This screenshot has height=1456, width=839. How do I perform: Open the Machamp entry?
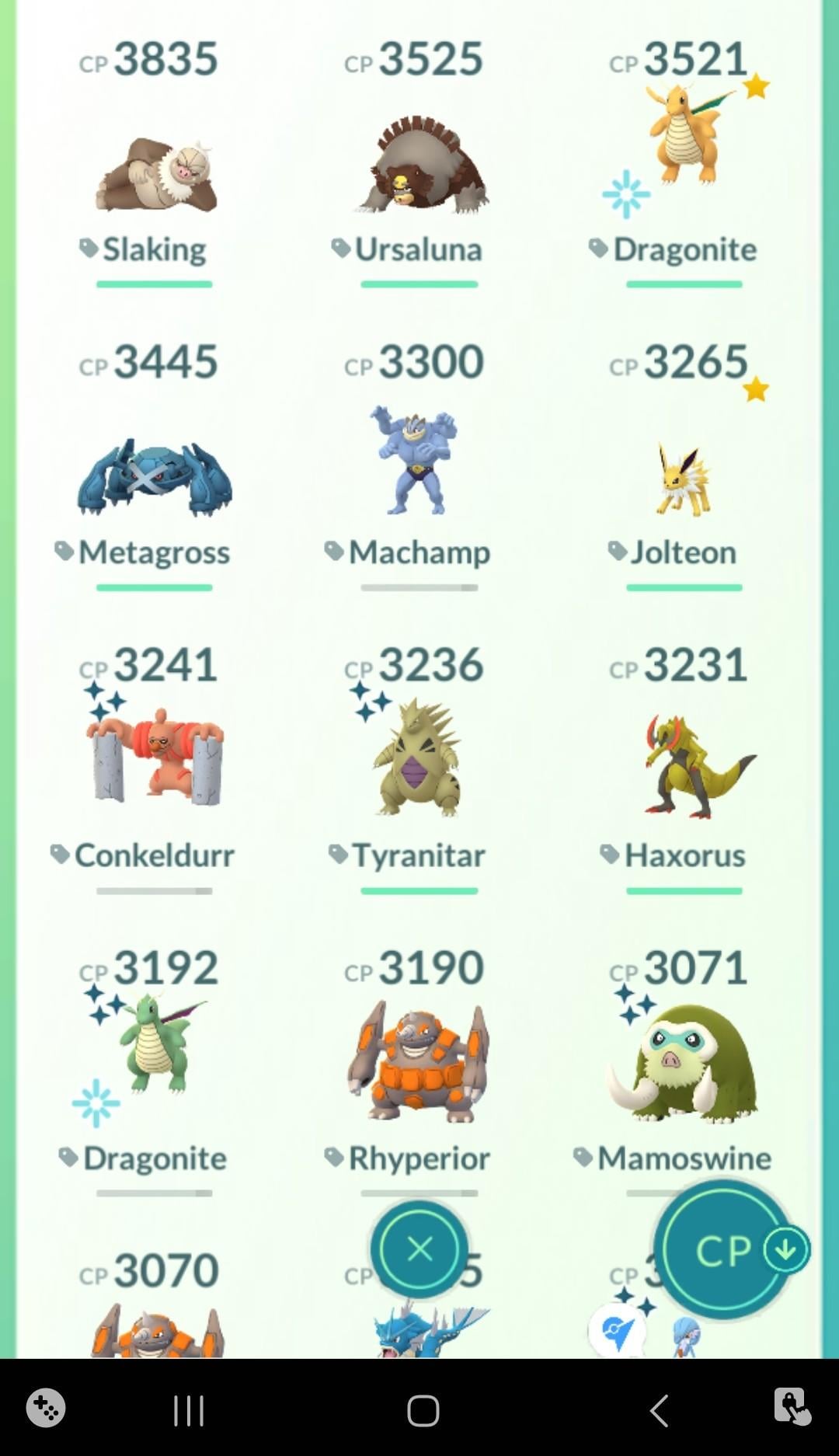419,462
